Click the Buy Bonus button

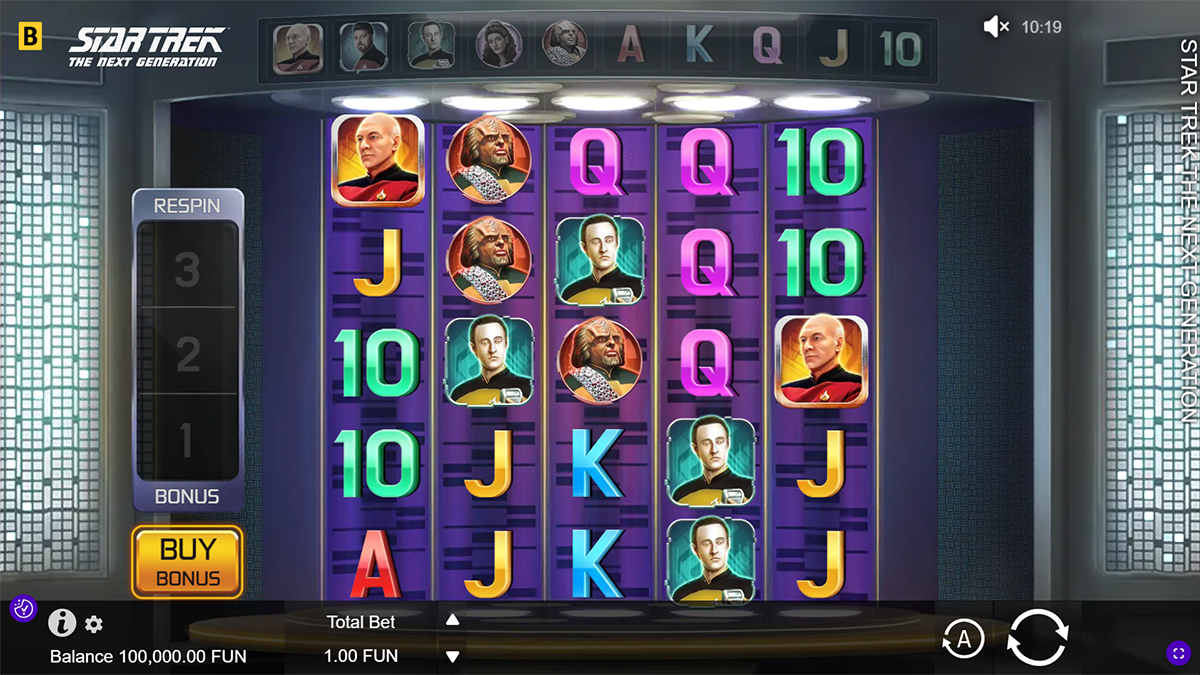(x=187, y=562)
